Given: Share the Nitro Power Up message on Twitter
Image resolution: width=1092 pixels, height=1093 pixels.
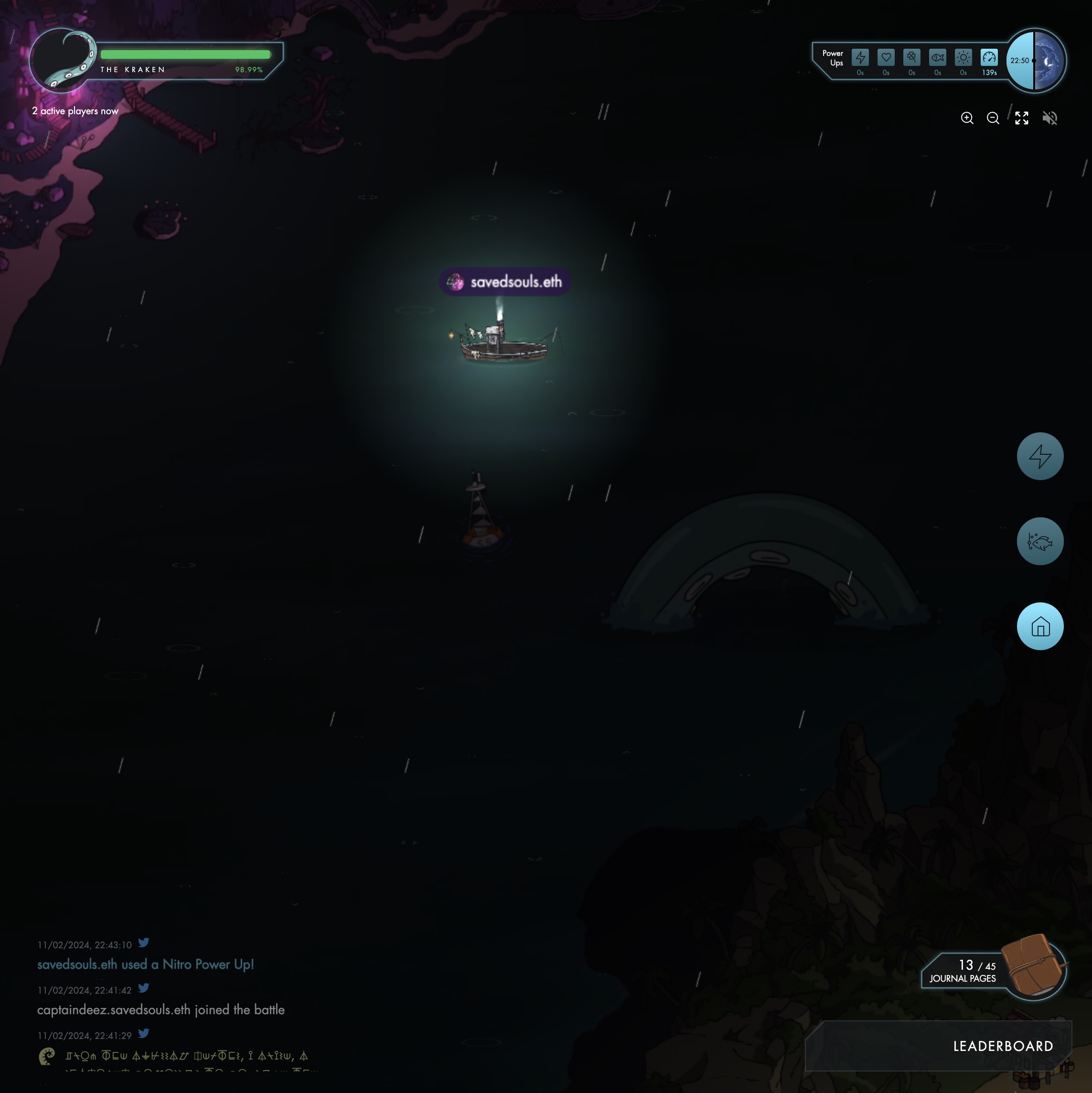Looking at the screenshot, I should 144,943.
